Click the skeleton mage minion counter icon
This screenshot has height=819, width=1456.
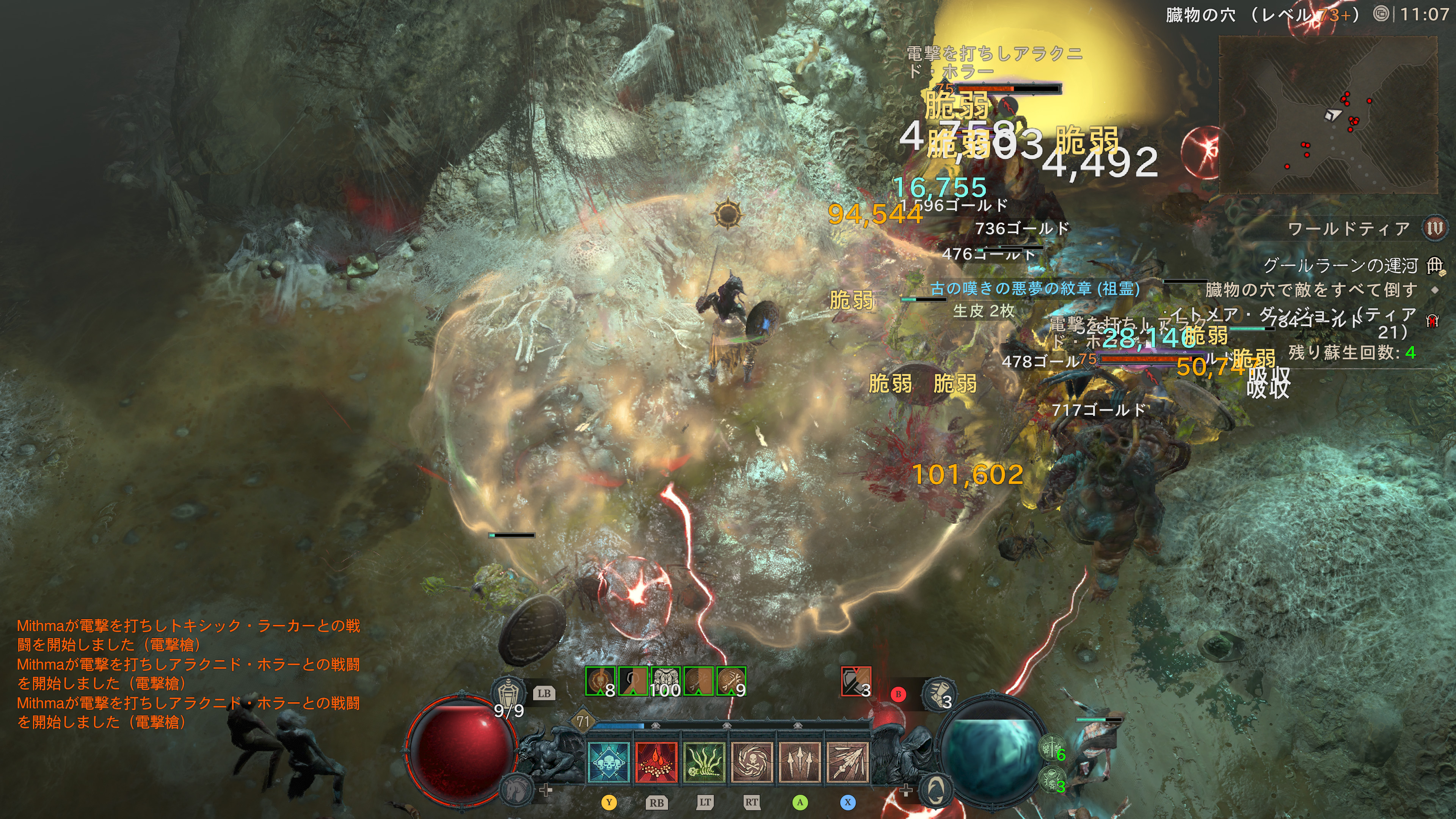pyautogui.click(x=1053, y=780)
